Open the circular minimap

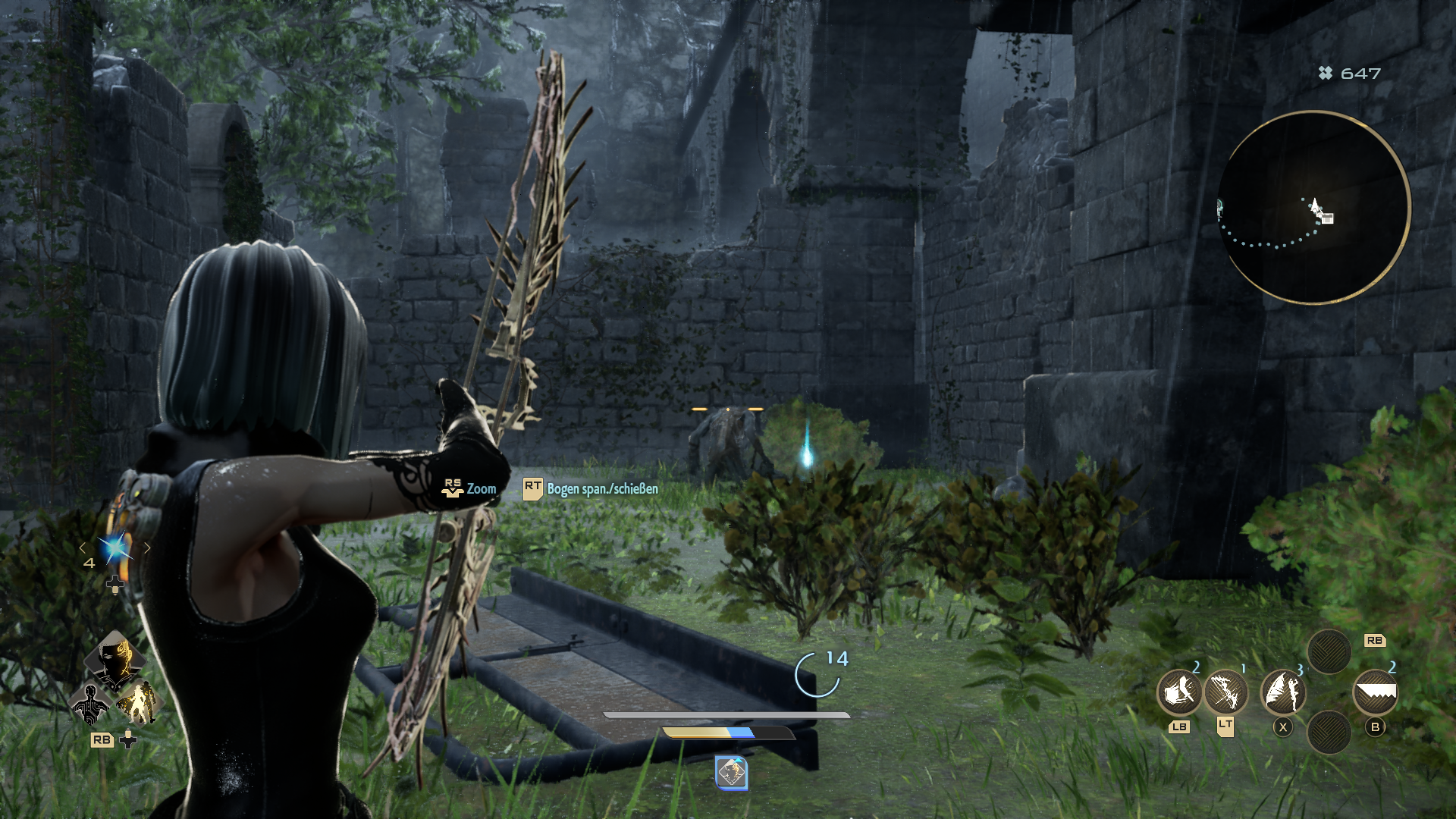click(x=1313, y=207)
